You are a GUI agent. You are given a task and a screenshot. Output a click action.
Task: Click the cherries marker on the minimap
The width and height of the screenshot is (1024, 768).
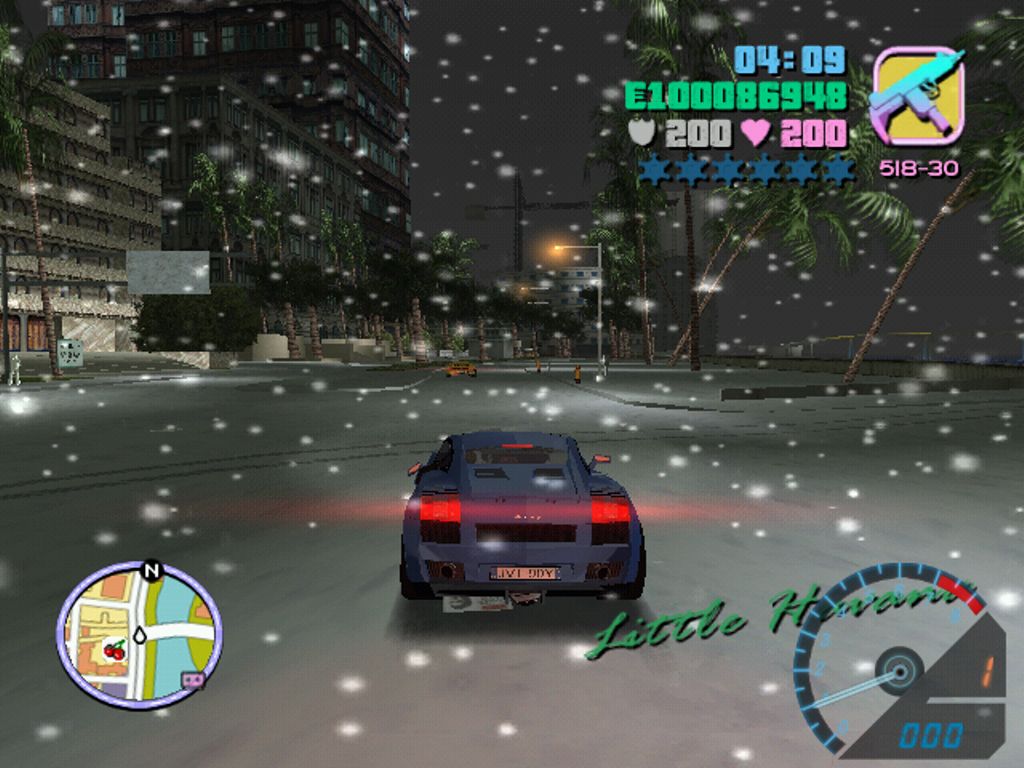114,651
